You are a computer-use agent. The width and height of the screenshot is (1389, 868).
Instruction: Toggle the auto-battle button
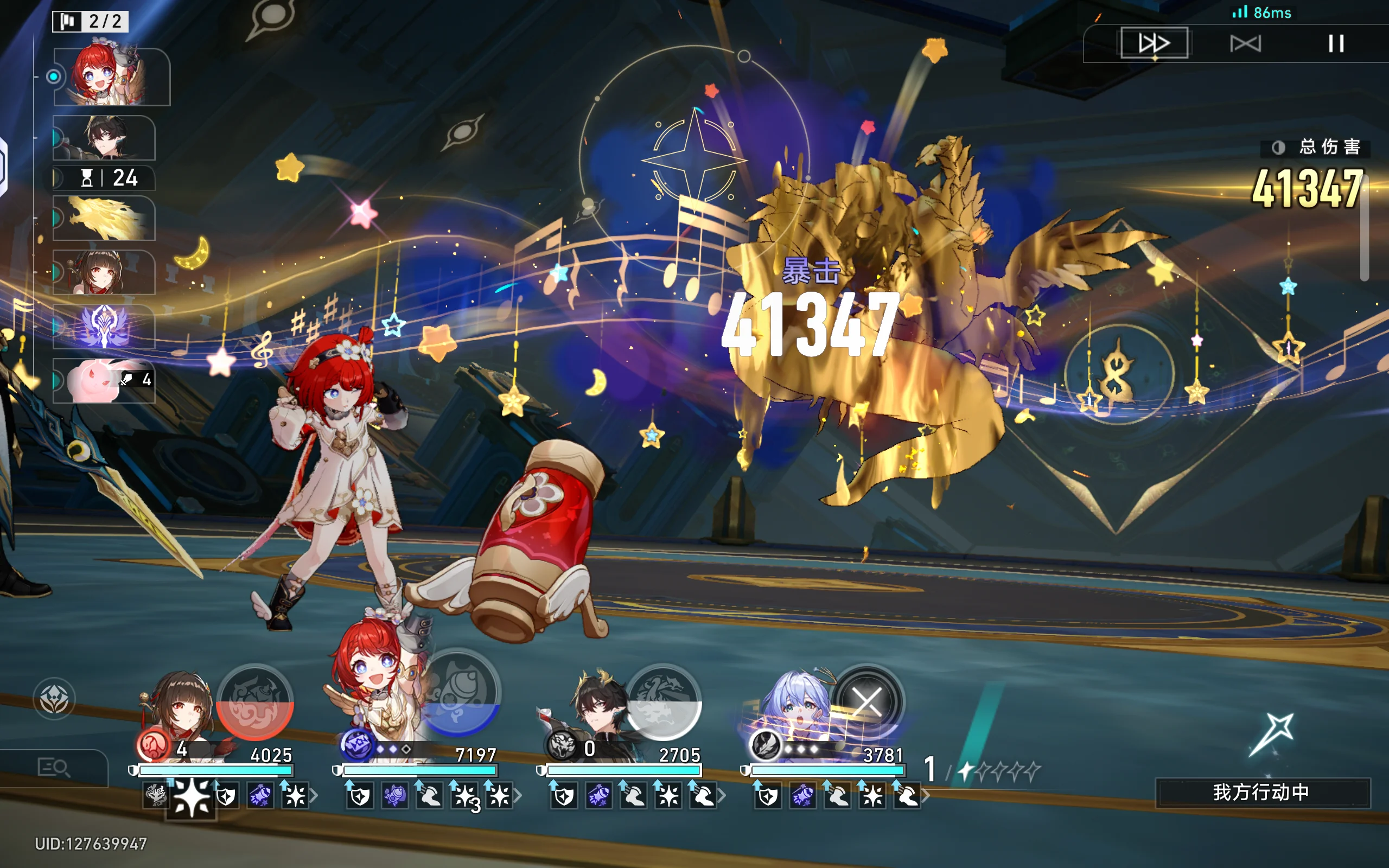pyautogui.click(x=1245, y=43)
